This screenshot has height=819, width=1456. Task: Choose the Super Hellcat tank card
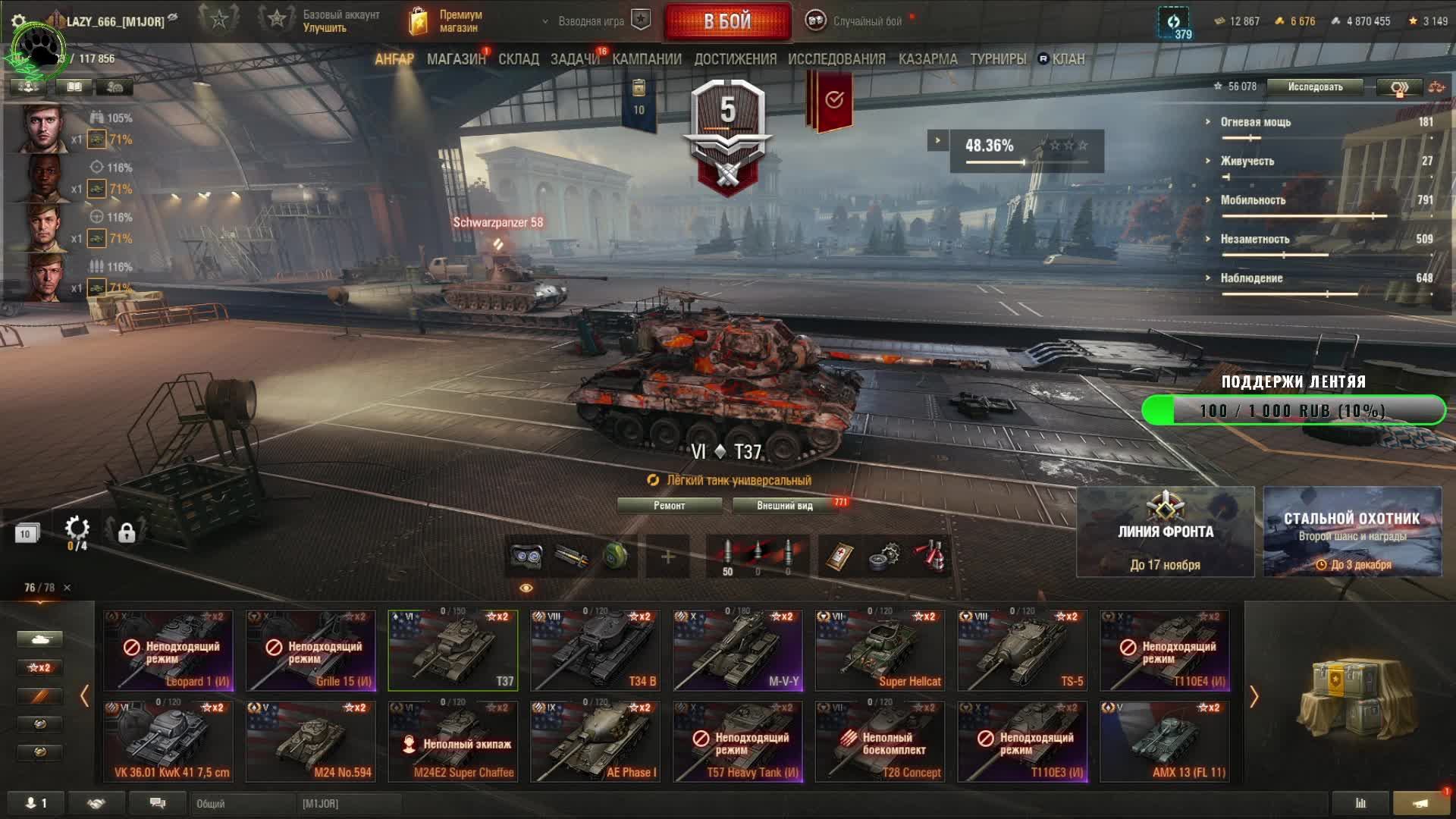(880, 650)
